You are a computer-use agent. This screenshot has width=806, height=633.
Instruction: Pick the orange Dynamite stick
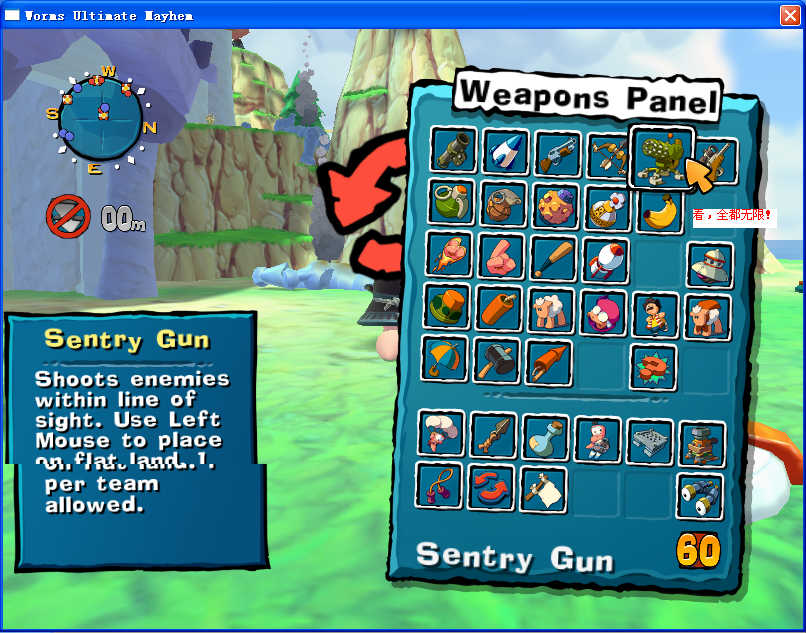point(499,308)
